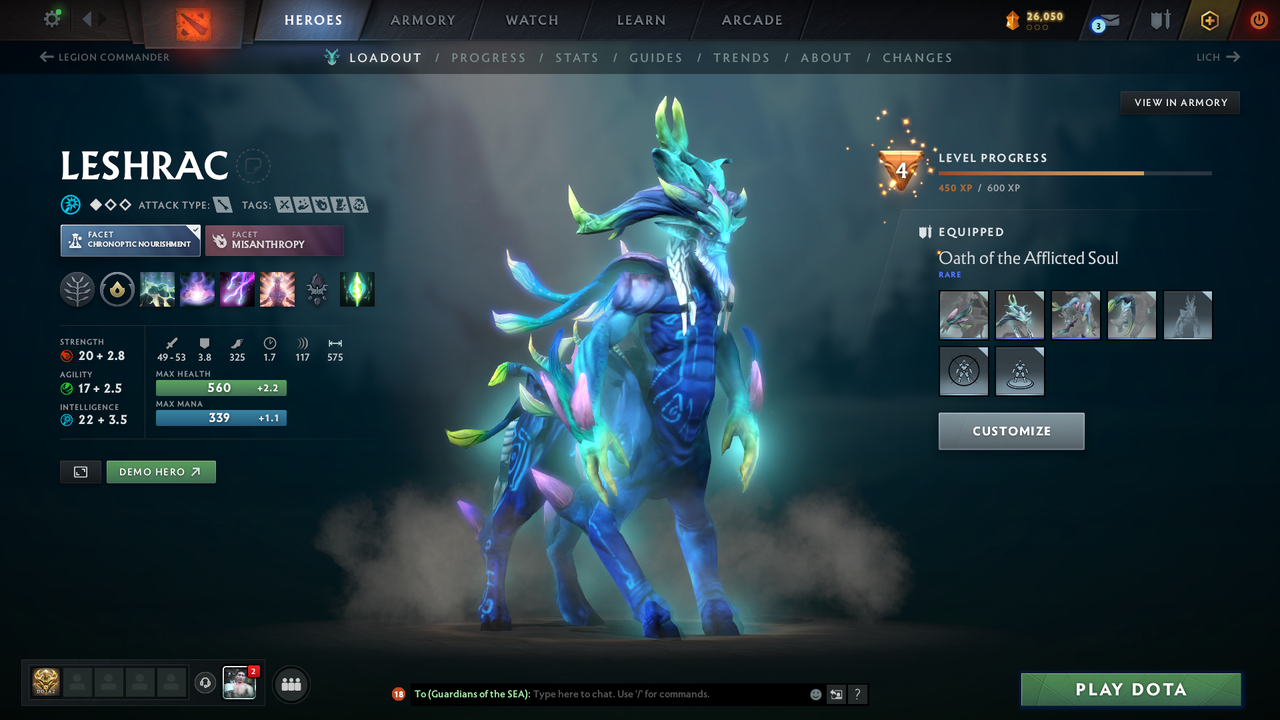Screen dimensions: 1280x720
Task: Open the Dota Plus hexagon icon
Action: pyautogui.click(x=1209, y=19)
